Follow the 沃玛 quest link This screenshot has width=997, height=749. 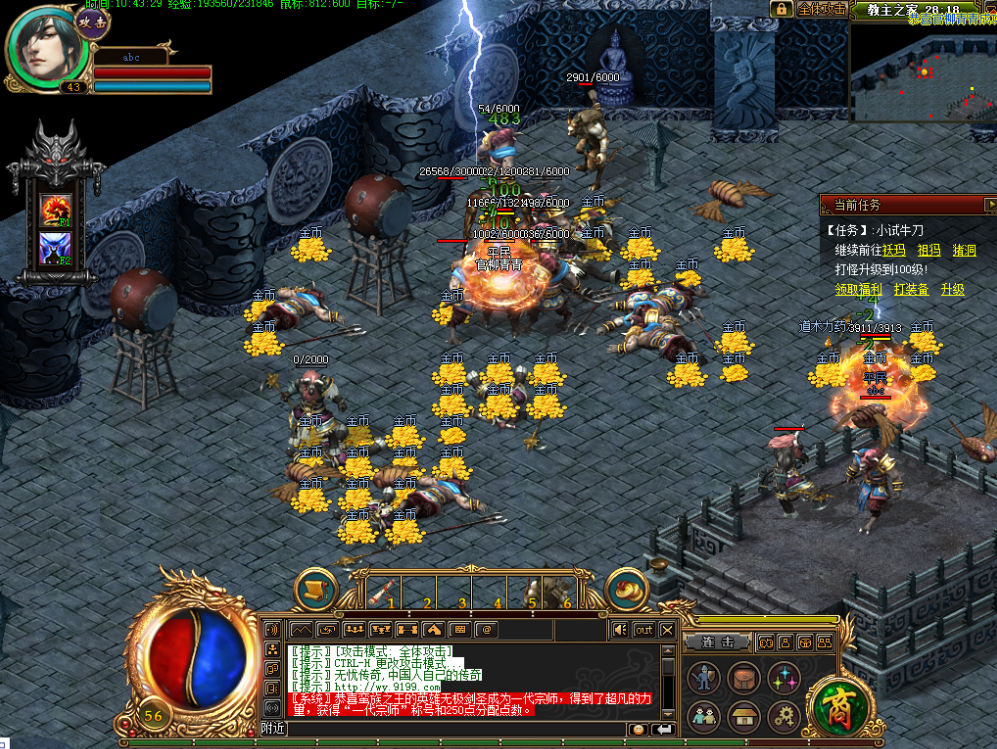893,250
